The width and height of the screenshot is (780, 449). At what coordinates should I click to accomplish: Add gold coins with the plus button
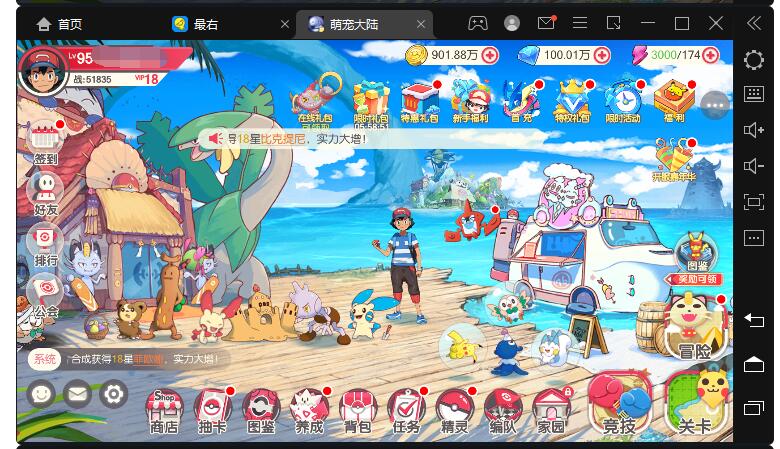click(489, 55)
